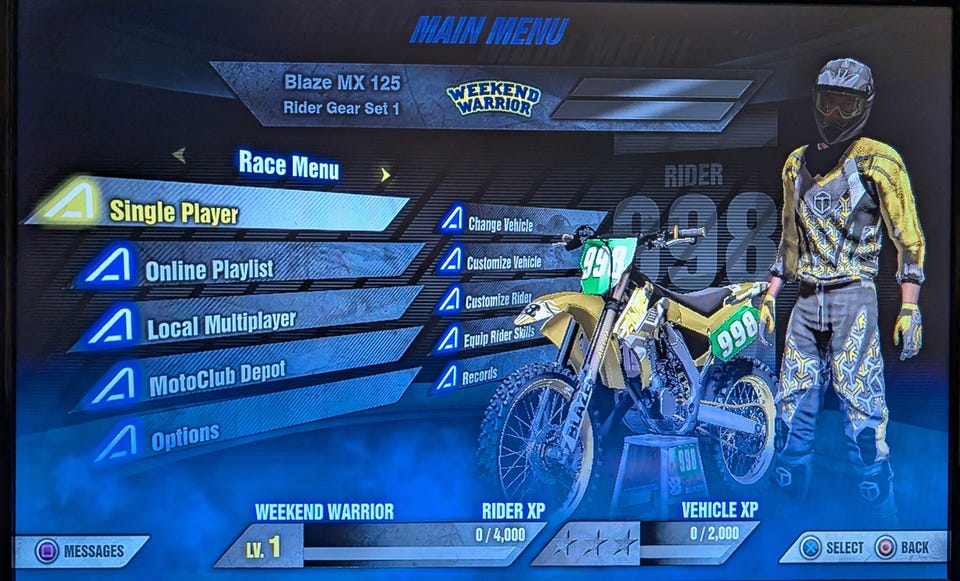Viewport: 960px width, 581px height.
Task: Open the Options menu
Action: (185, 436)
